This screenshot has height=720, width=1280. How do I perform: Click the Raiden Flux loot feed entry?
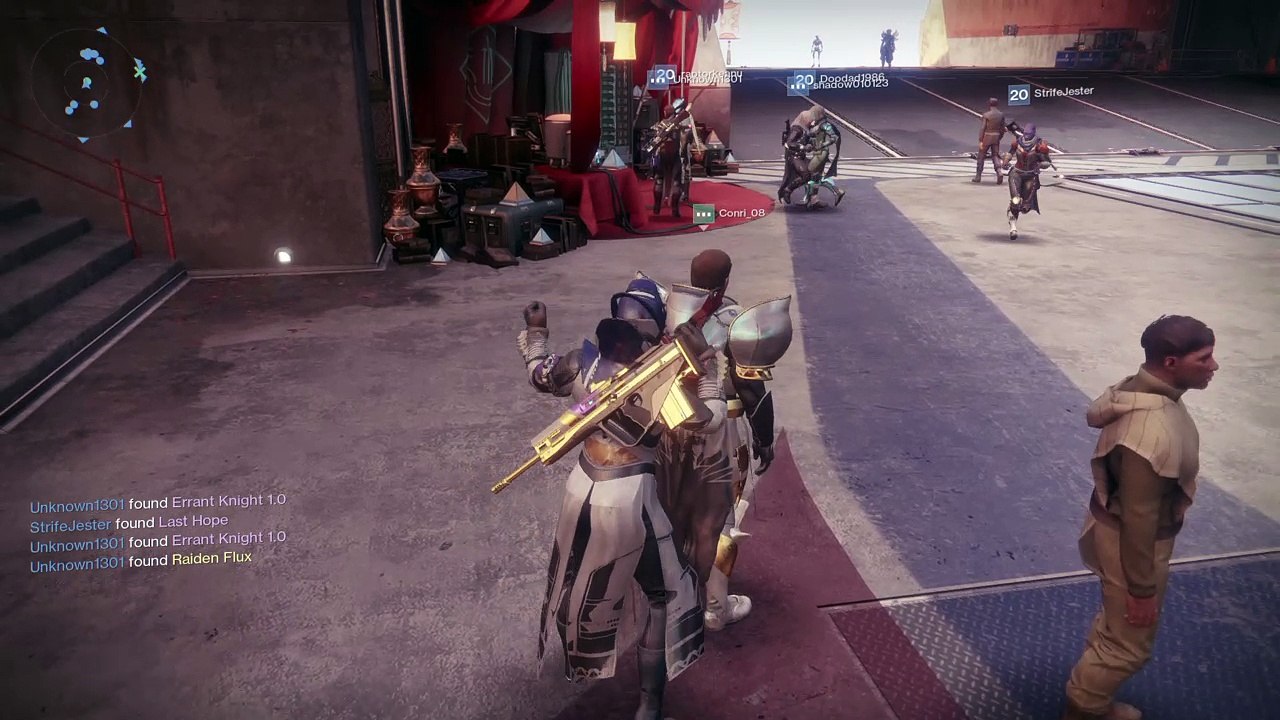141,561
